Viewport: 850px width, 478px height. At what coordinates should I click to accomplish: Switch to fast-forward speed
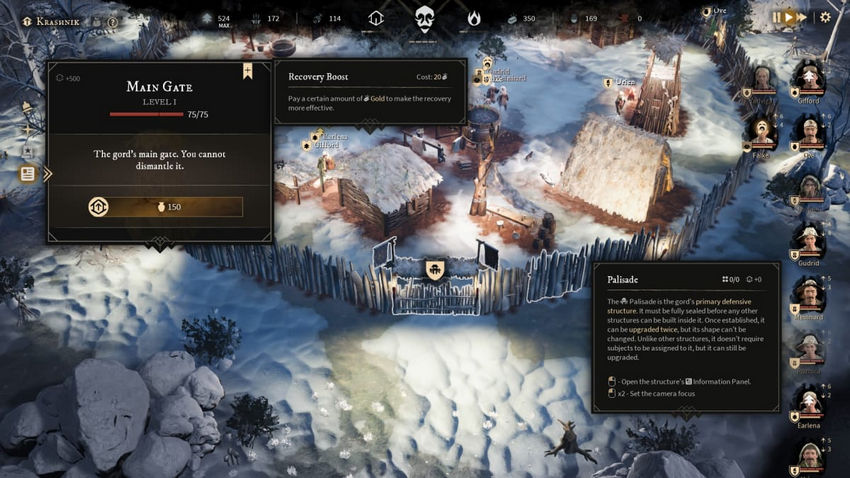click(x=802, y=17)
